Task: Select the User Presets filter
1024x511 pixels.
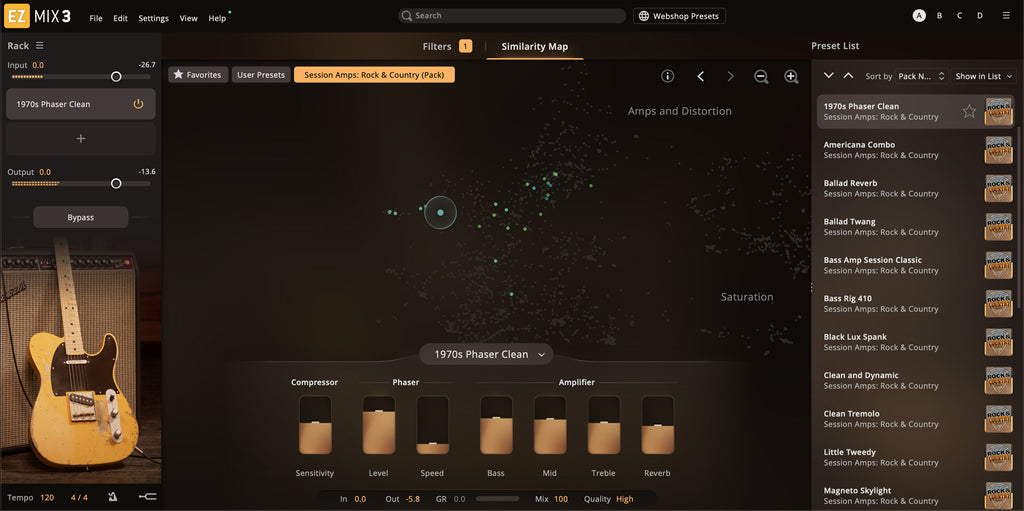Action: [261, 75]
